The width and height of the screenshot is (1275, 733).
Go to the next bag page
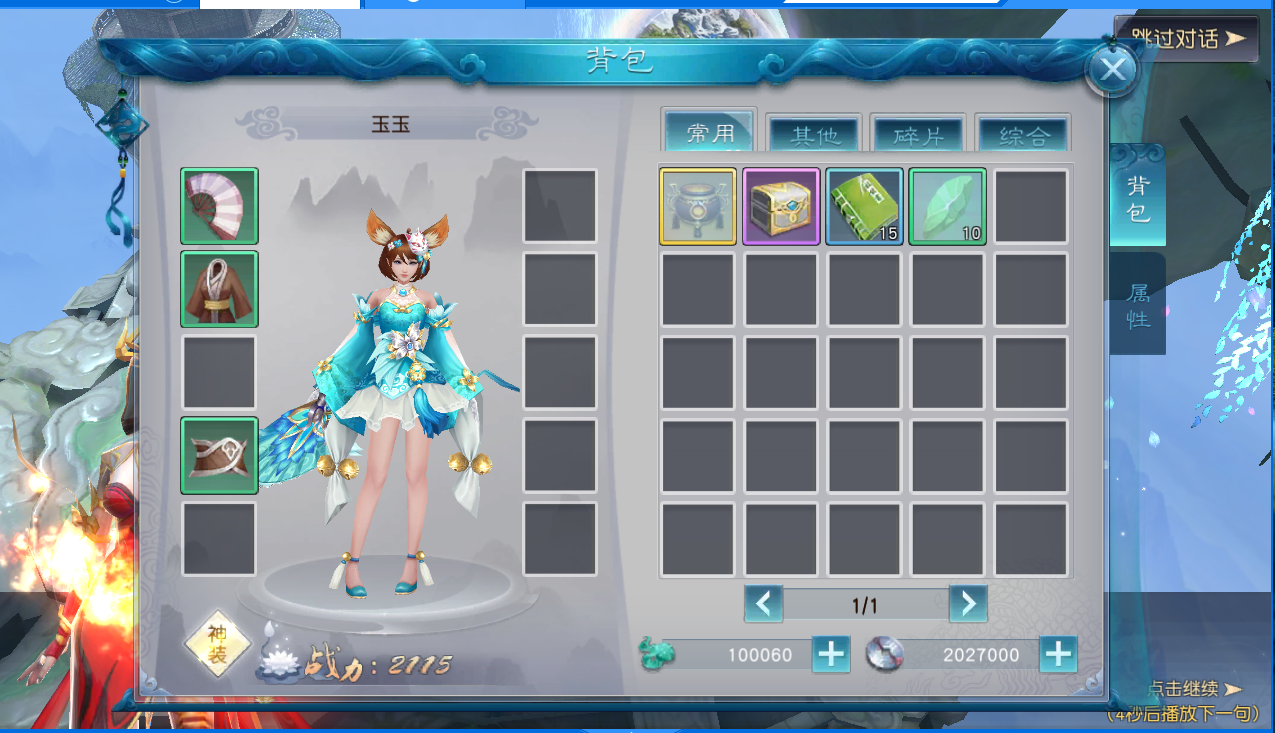pyautogui.click(x=967, y=604)
